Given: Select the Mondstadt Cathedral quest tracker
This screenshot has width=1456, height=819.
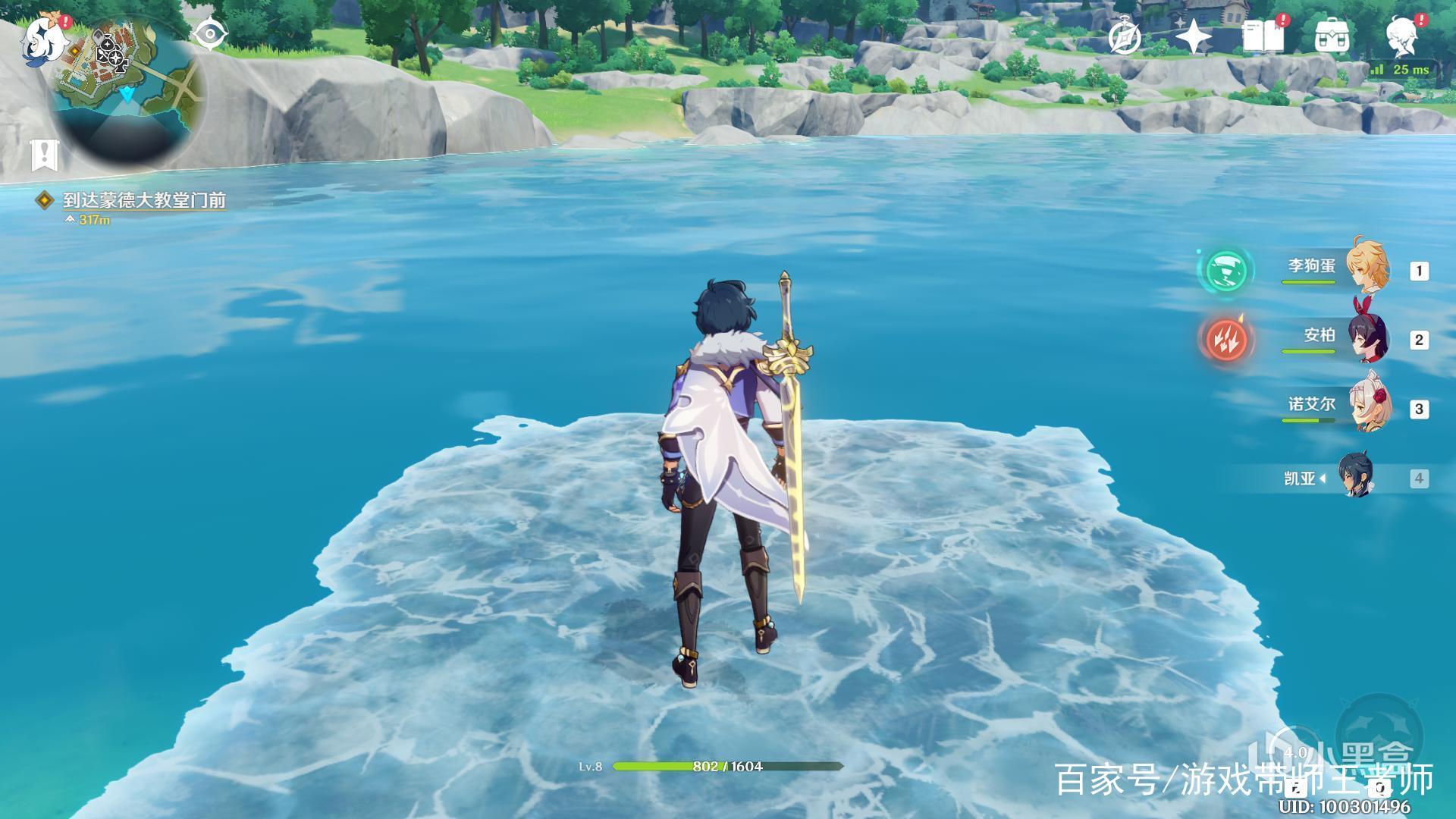Looking at the screenshot, I should (144, 200).
